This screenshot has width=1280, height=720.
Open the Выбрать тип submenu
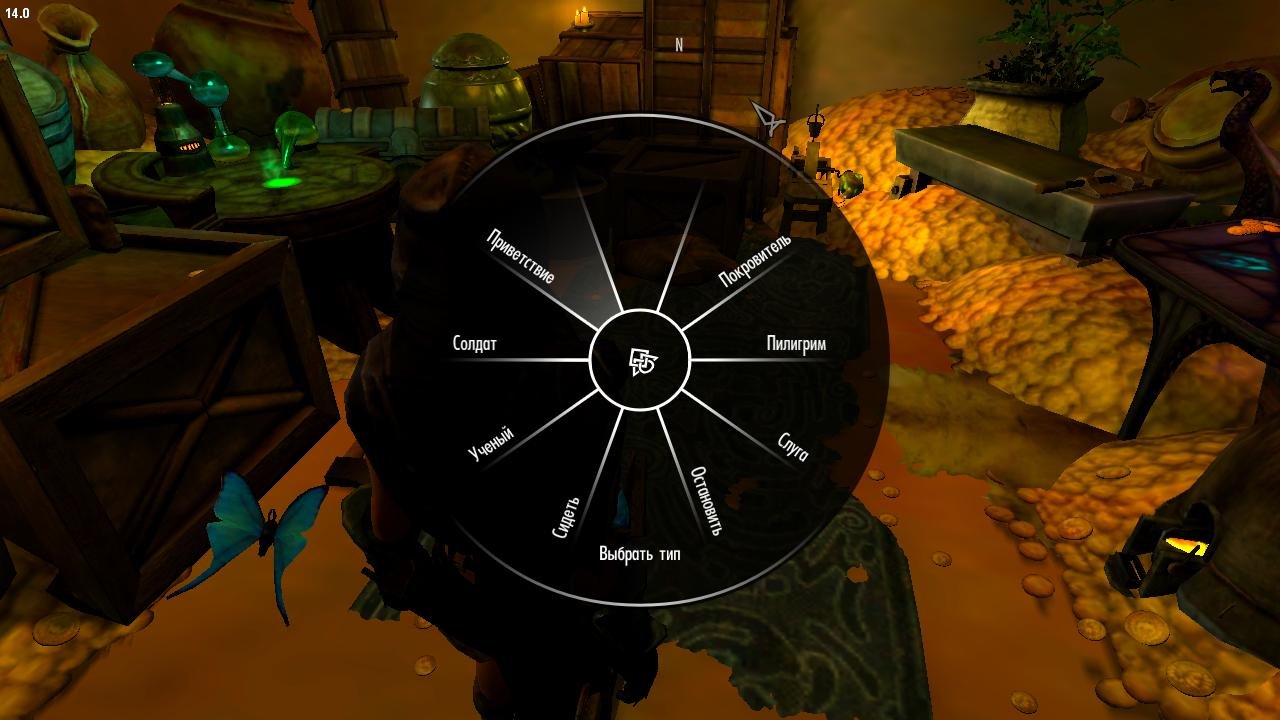[x=639, y=552]
